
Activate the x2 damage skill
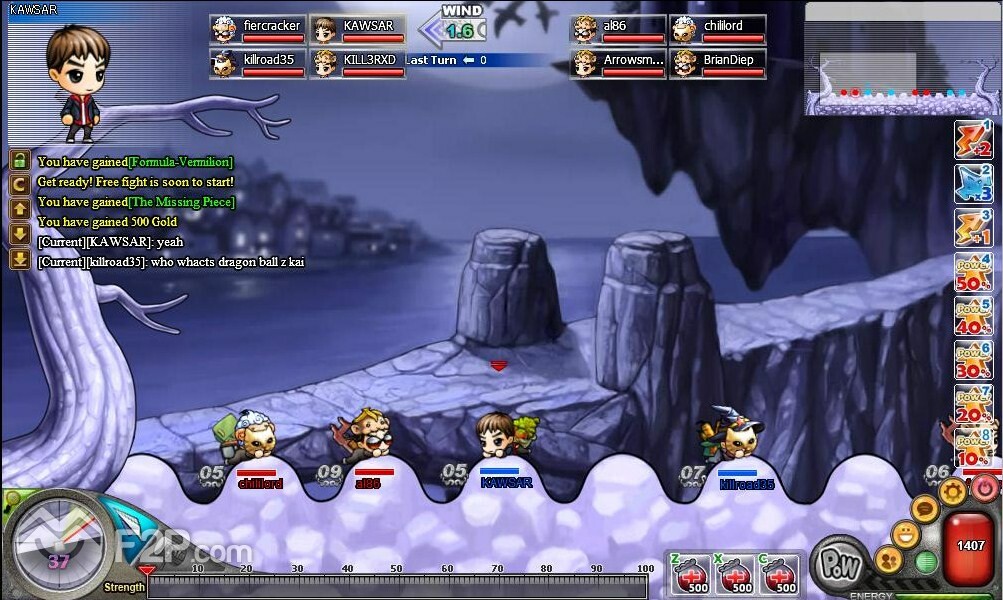click(972, 141)
